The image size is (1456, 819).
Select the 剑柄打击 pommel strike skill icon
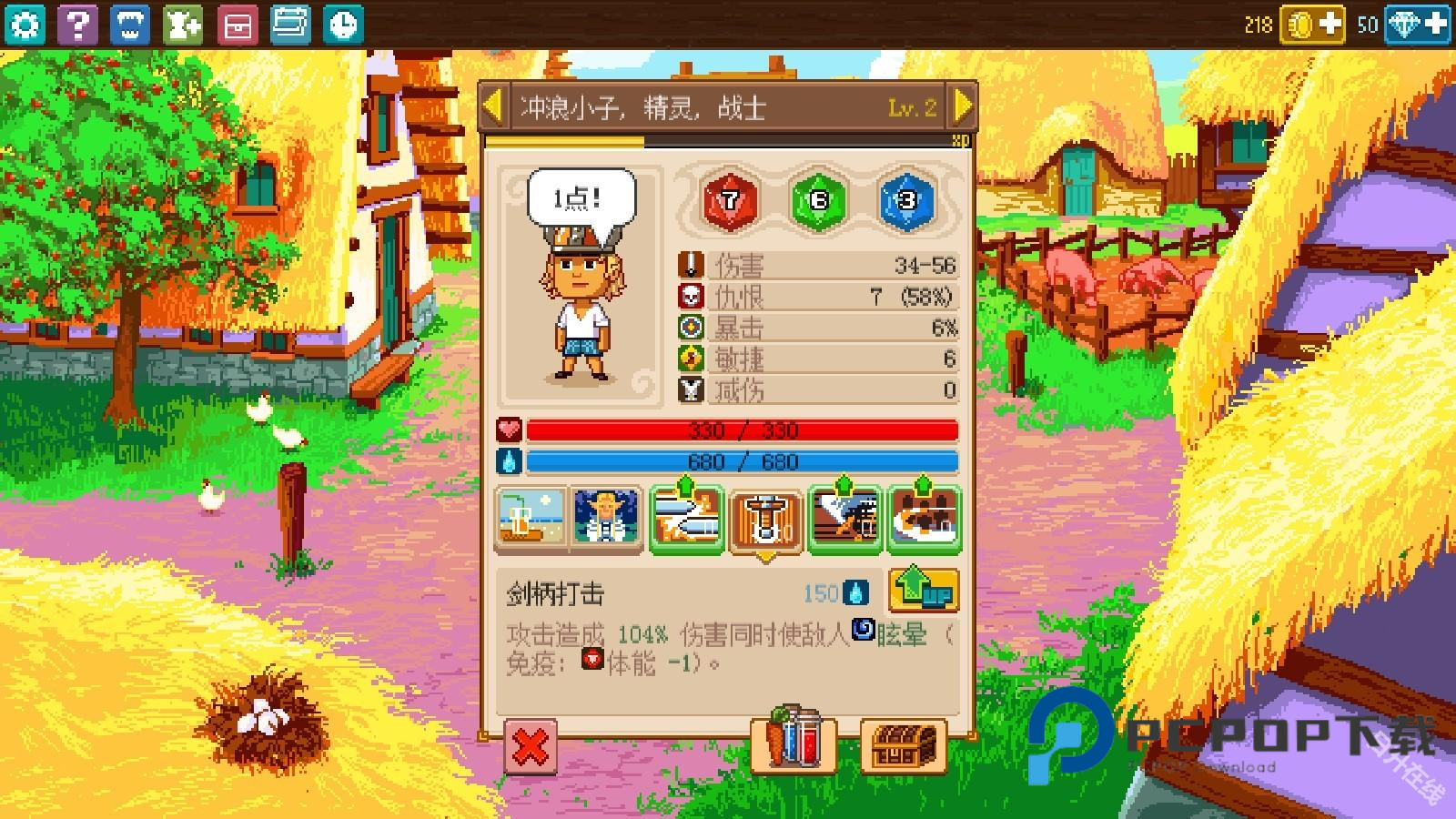click(765, 517)
